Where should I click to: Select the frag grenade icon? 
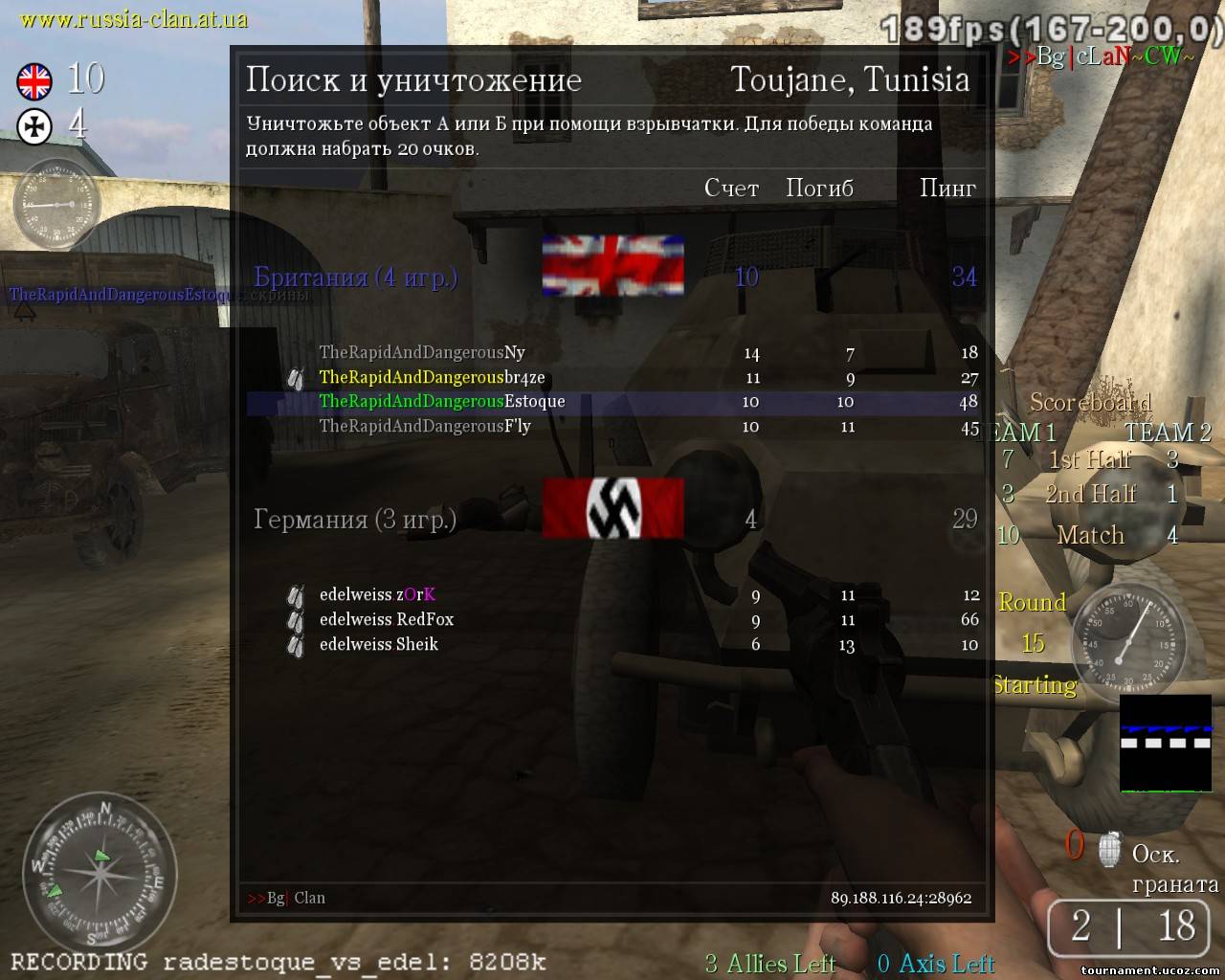pos(1108,848)
